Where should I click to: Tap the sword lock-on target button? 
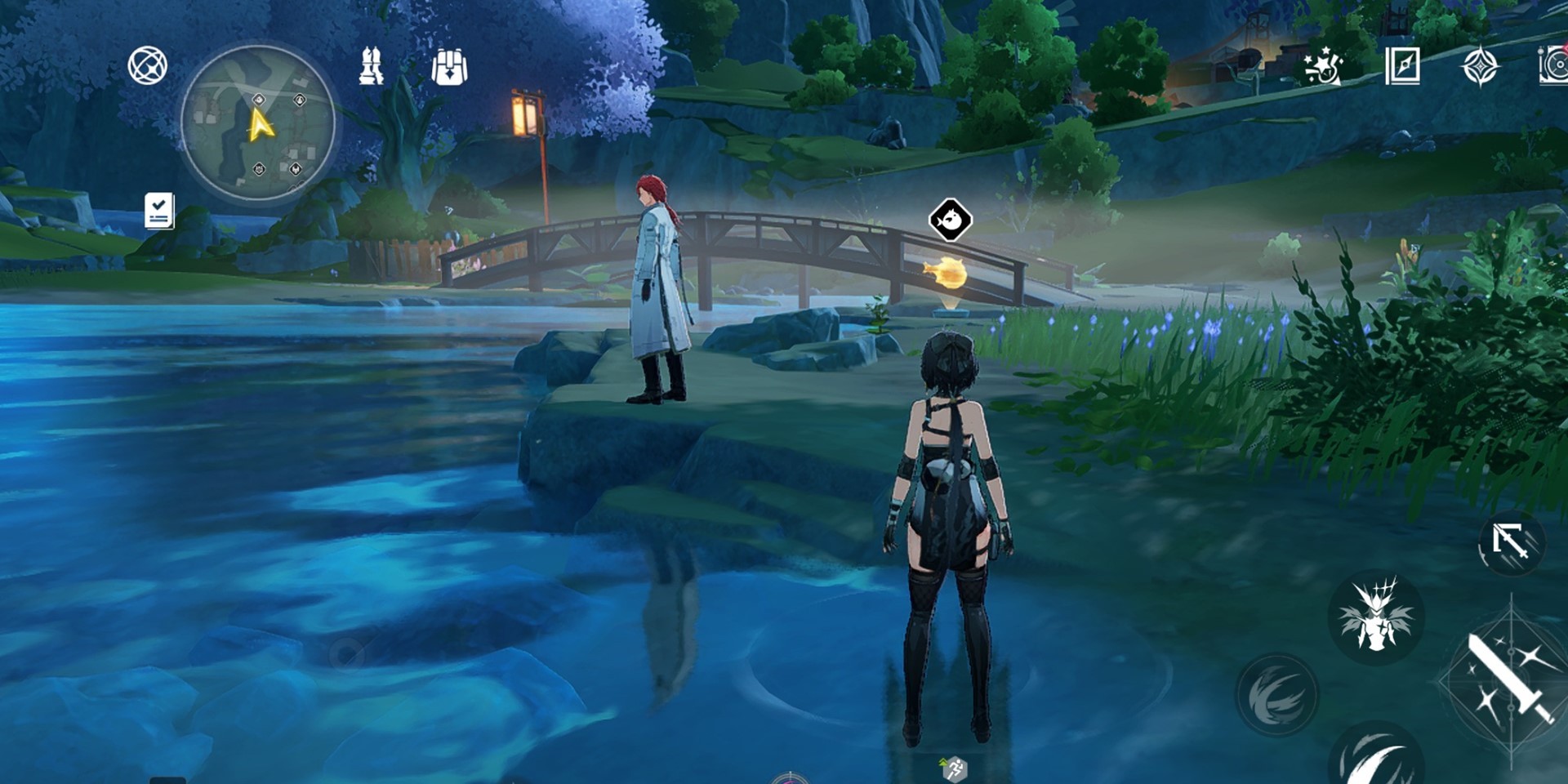click(x=1511, y=542)
